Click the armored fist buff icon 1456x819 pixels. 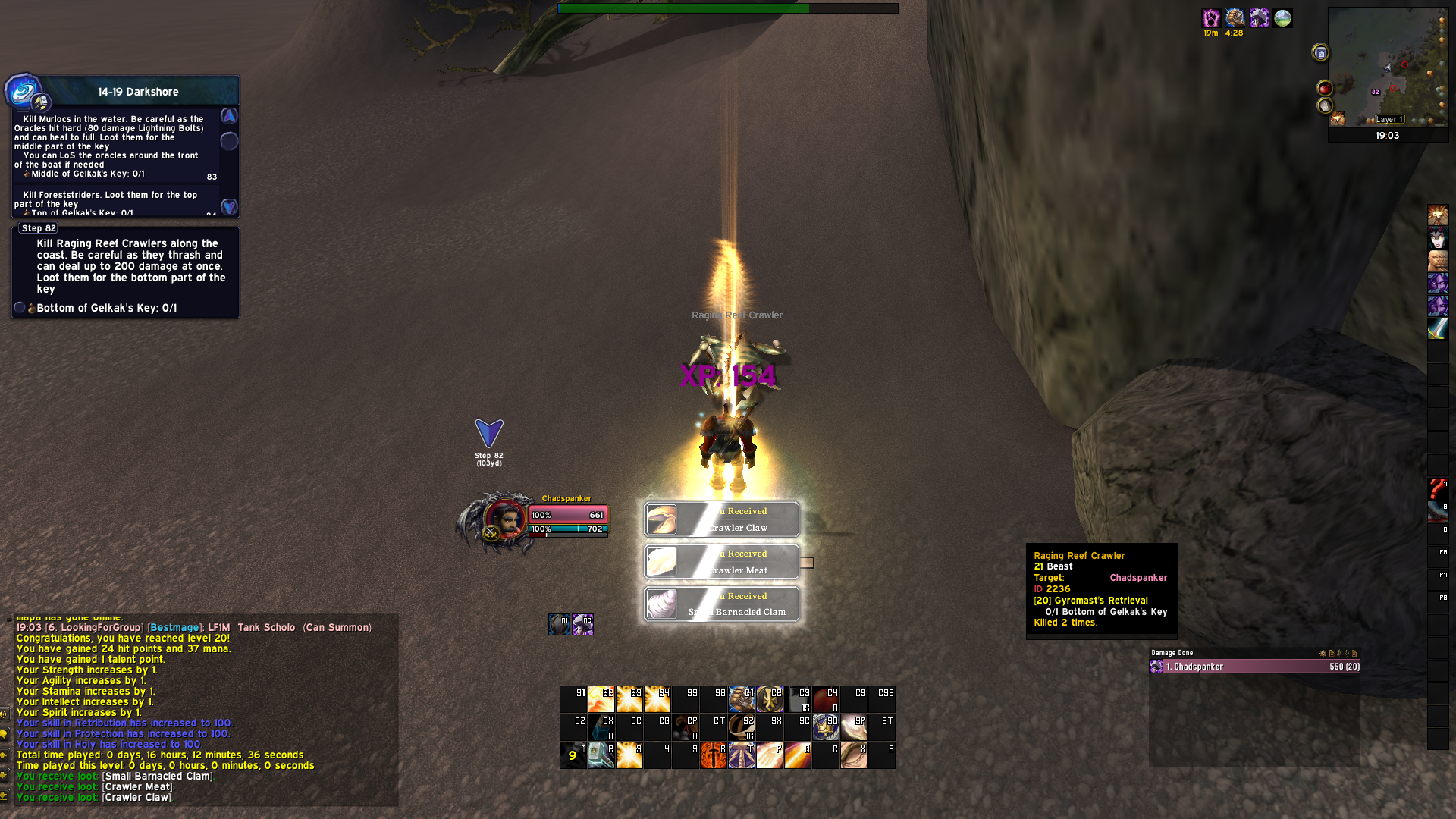[x=1235, y=18]
